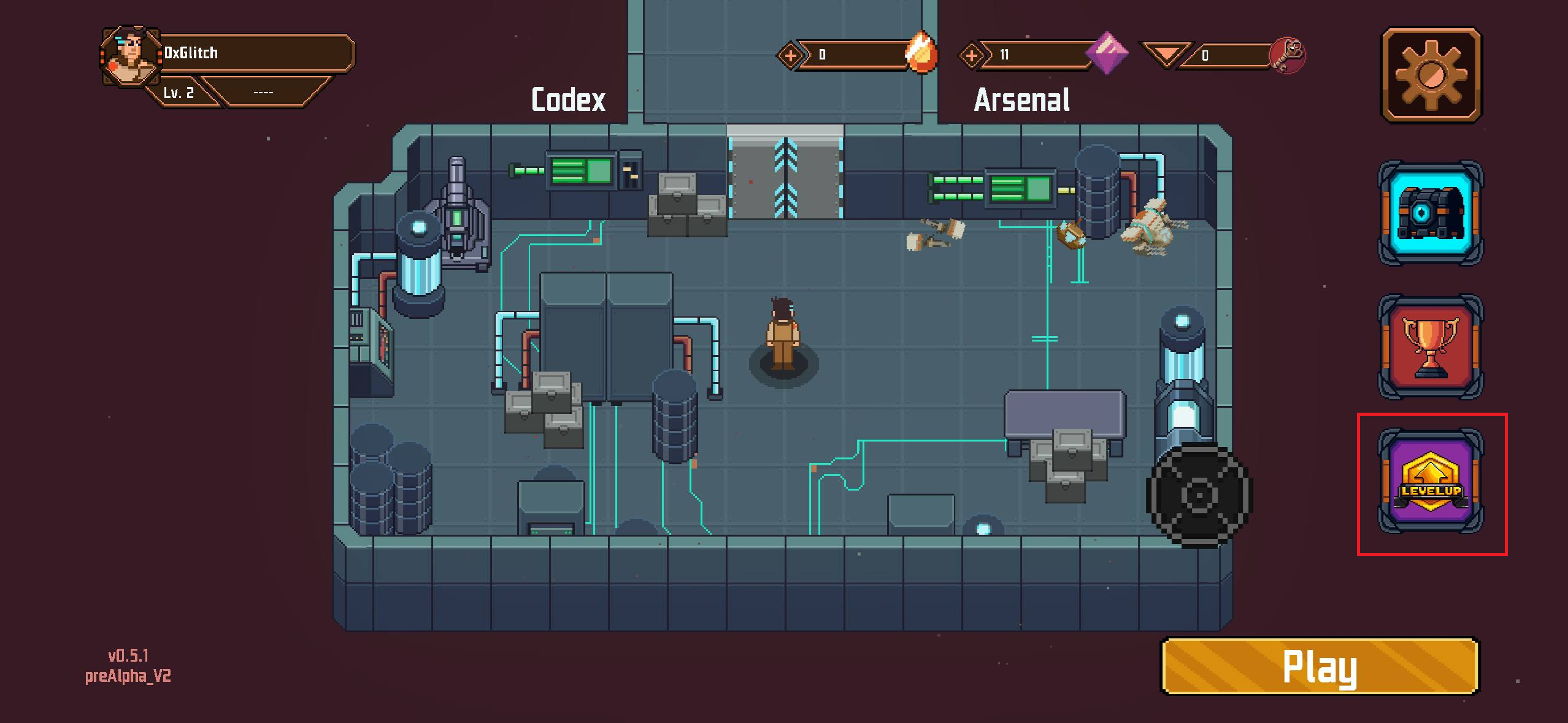Add more orange flame currency

(x=790, y=56)
